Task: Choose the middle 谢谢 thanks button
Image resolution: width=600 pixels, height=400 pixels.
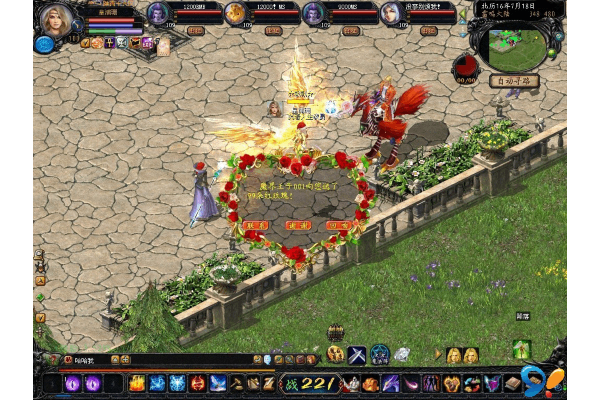Action: tap(297, 226)
